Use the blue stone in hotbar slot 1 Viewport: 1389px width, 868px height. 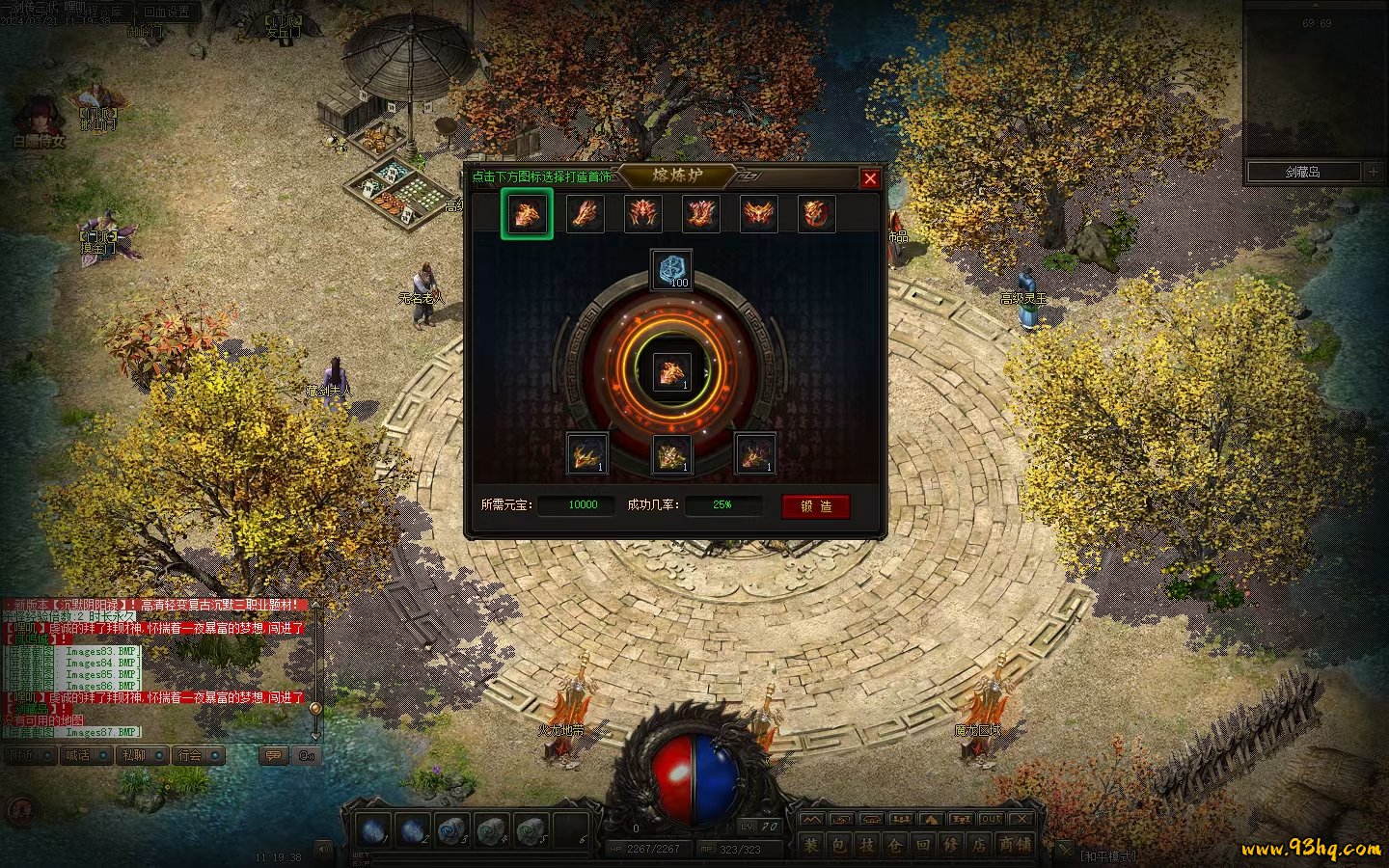coord(373,829)
